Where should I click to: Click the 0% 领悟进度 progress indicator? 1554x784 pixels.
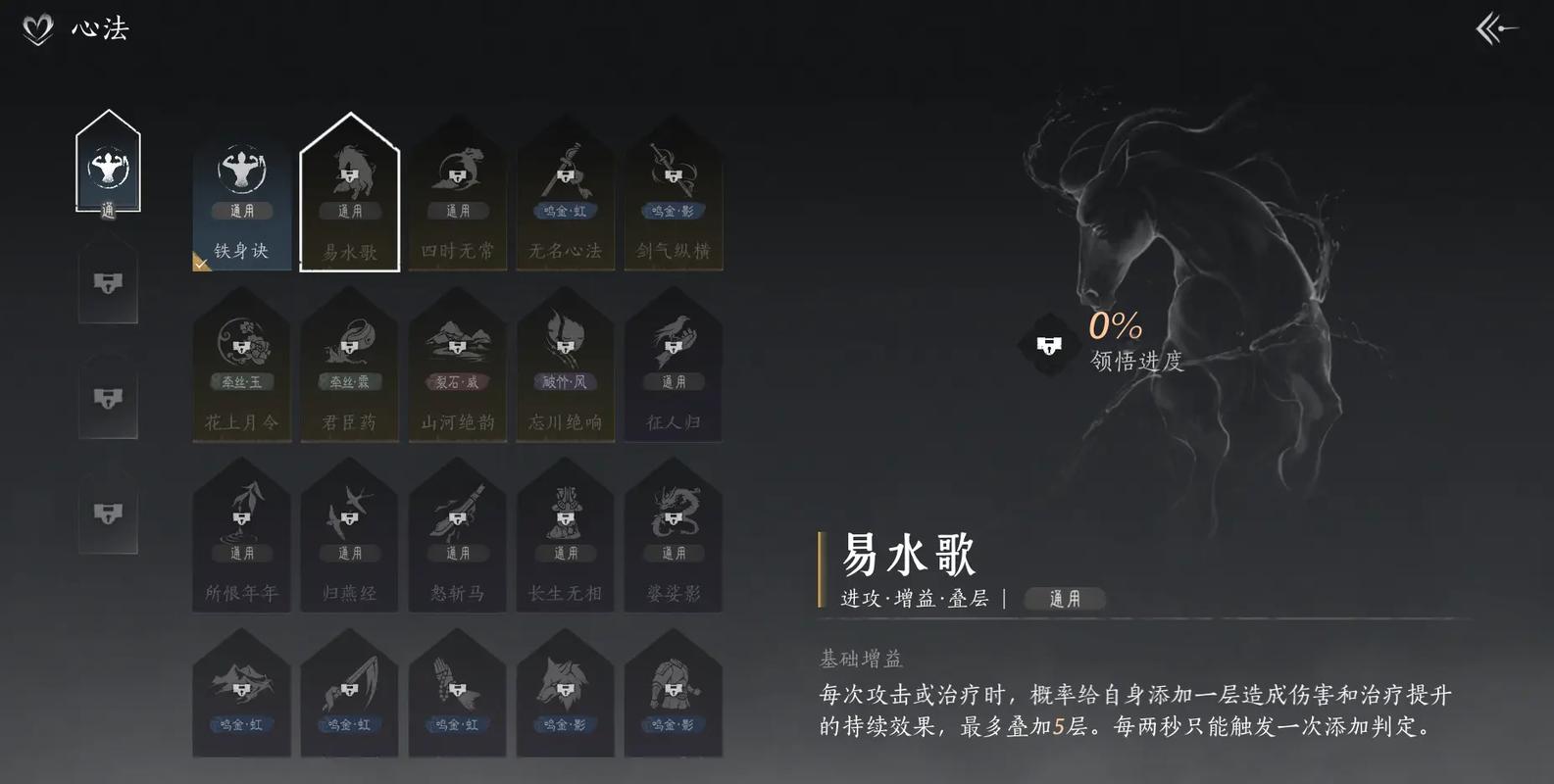[x=1118, y=343]
